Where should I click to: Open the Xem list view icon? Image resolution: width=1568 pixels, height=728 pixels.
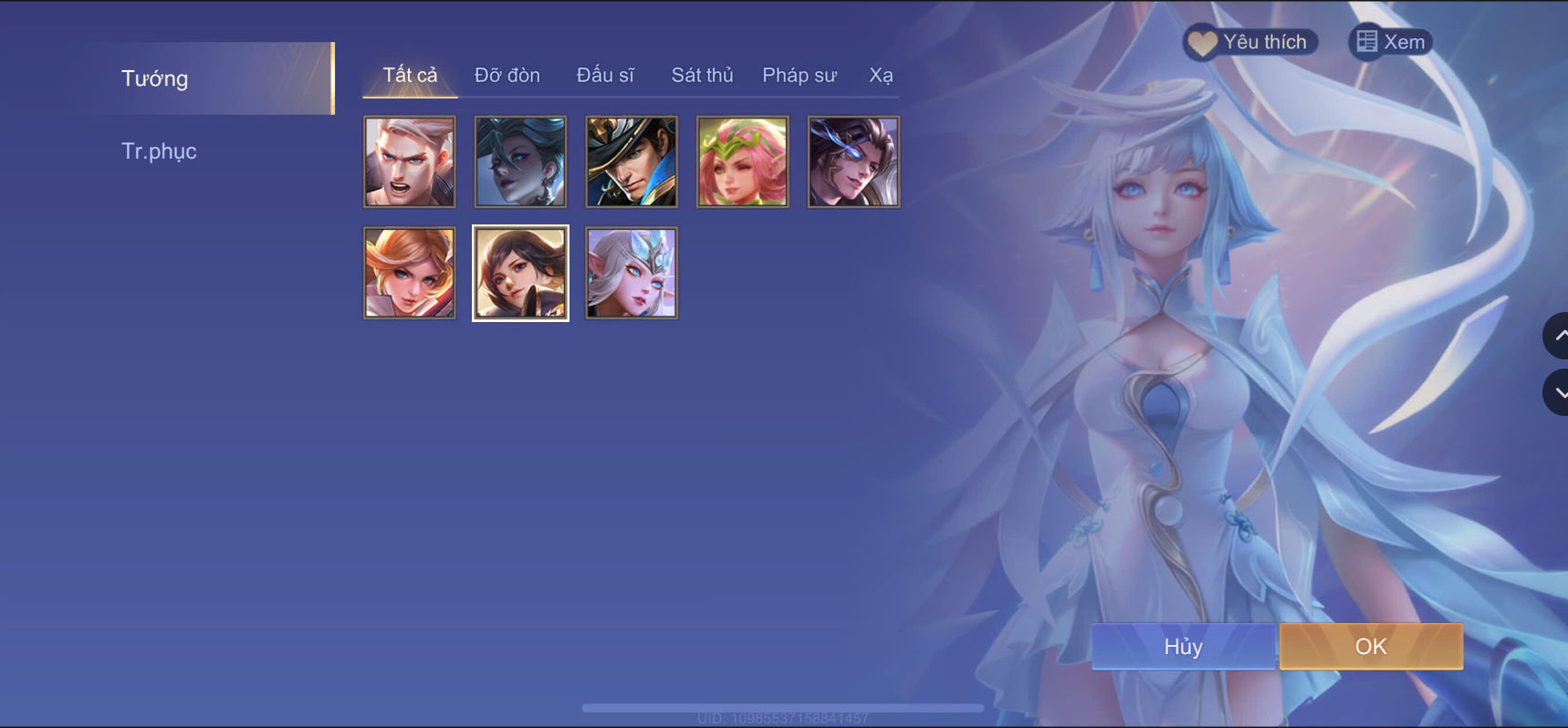tap(1368, 41)
